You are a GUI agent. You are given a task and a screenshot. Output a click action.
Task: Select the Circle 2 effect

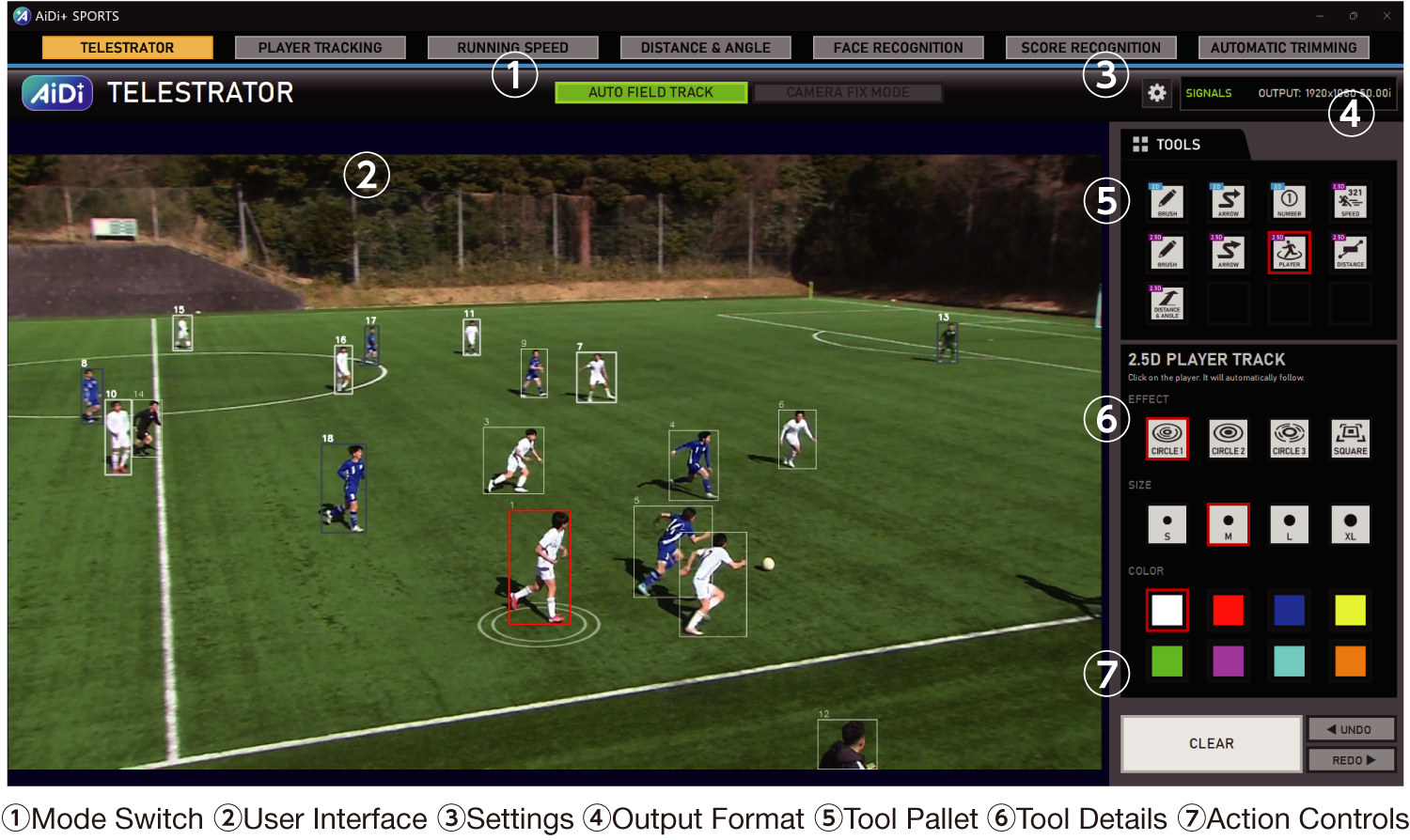(x=1228, y=438)
